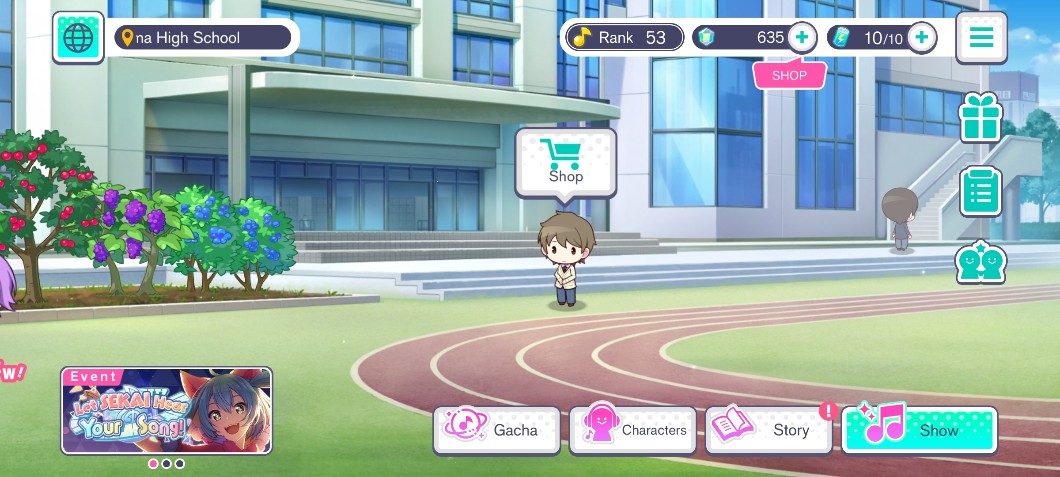Screen dimensions: 1060x477
Task: Tap the High School location label
Action: click(202, 38)
